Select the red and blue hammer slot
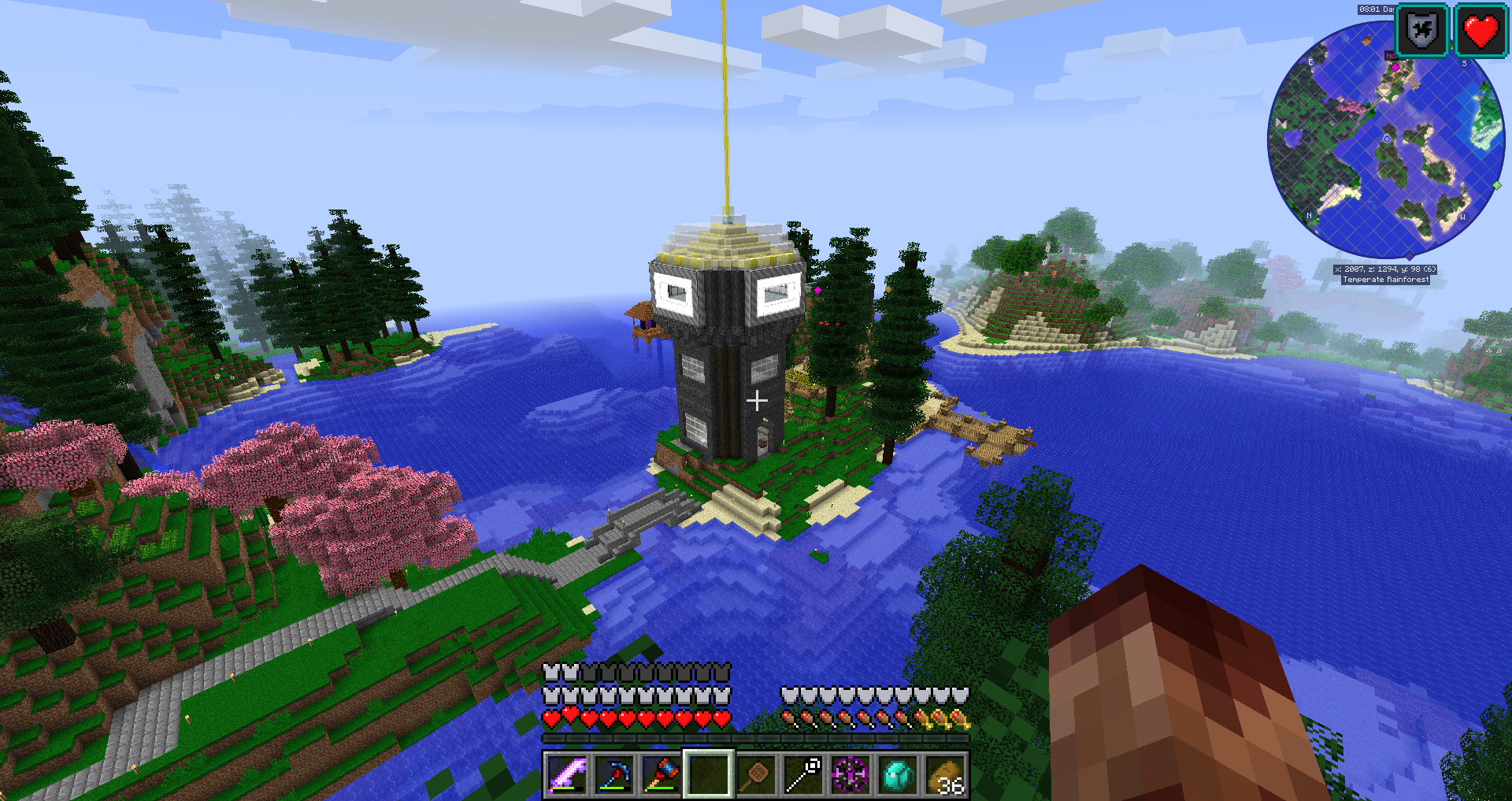 coord(661,775)
